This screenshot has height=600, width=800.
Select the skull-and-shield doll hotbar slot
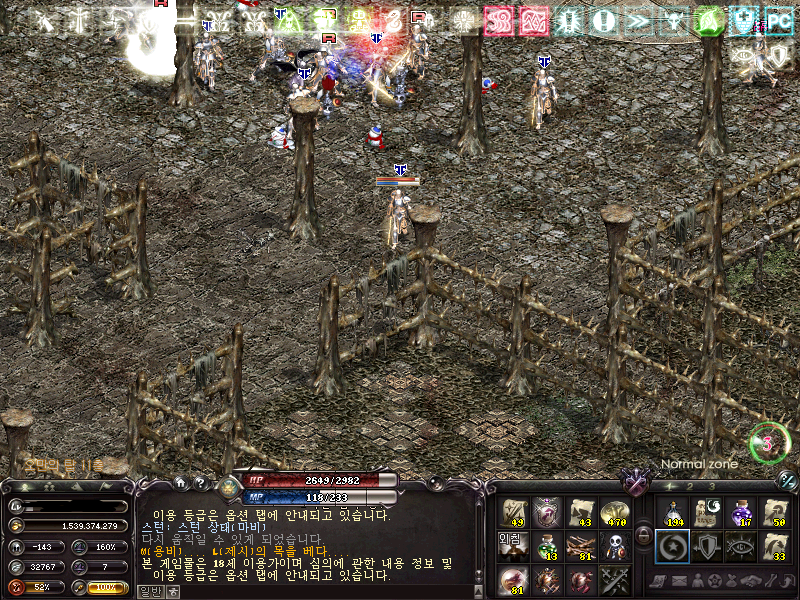pos(613,547)
